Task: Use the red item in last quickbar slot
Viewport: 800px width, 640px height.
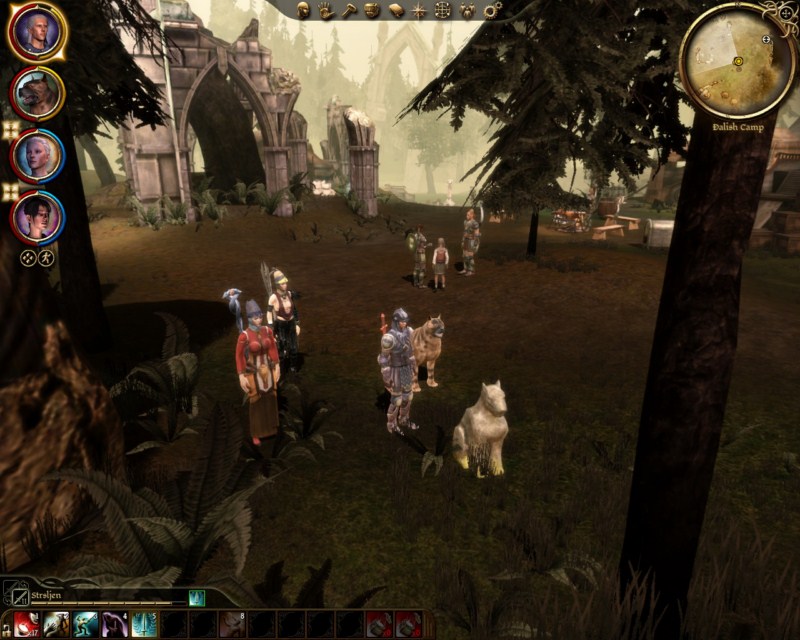Action: (407, 624)
